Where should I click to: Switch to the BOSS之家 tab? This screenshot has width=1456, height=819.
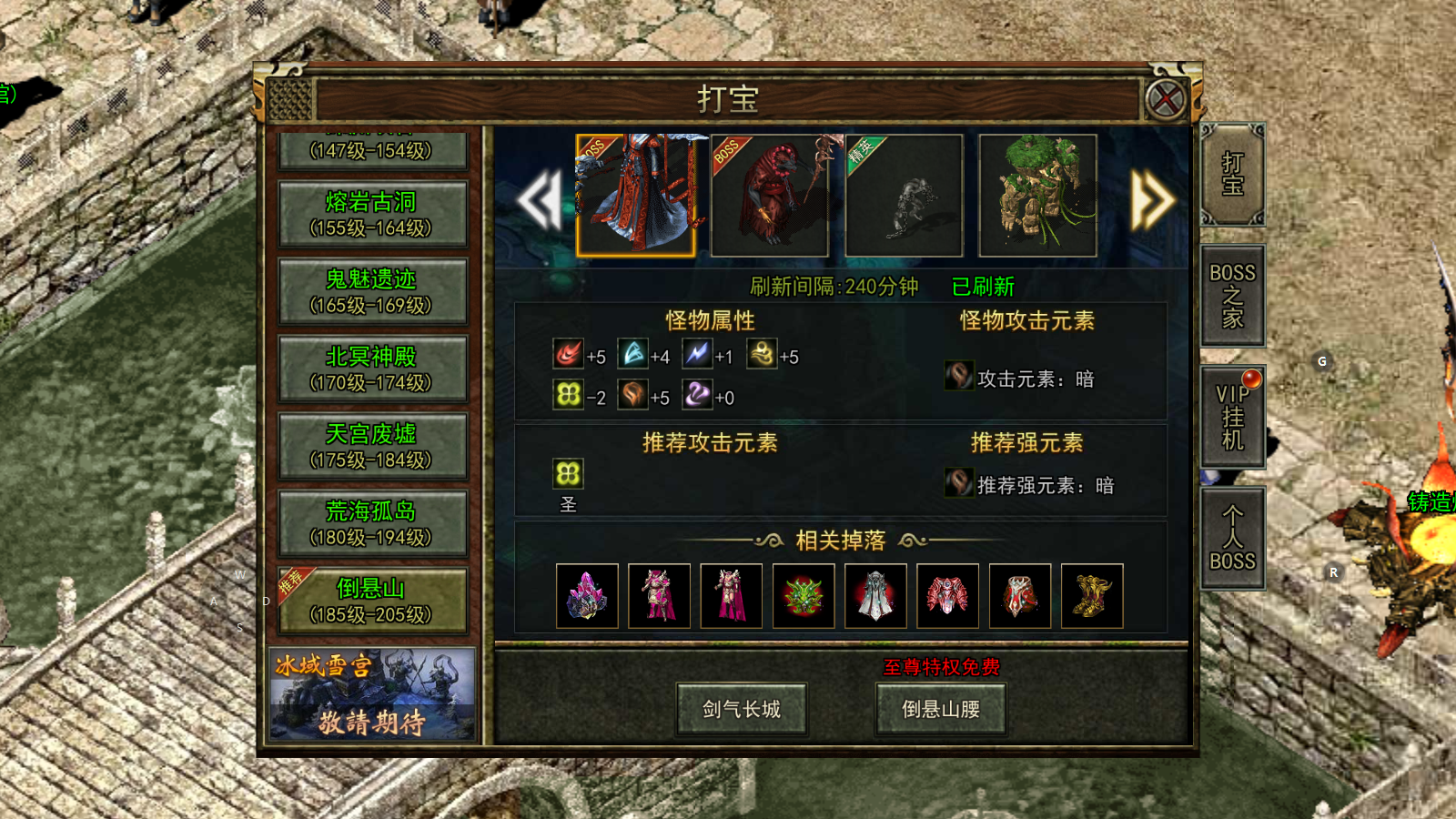pos(1232,296)
